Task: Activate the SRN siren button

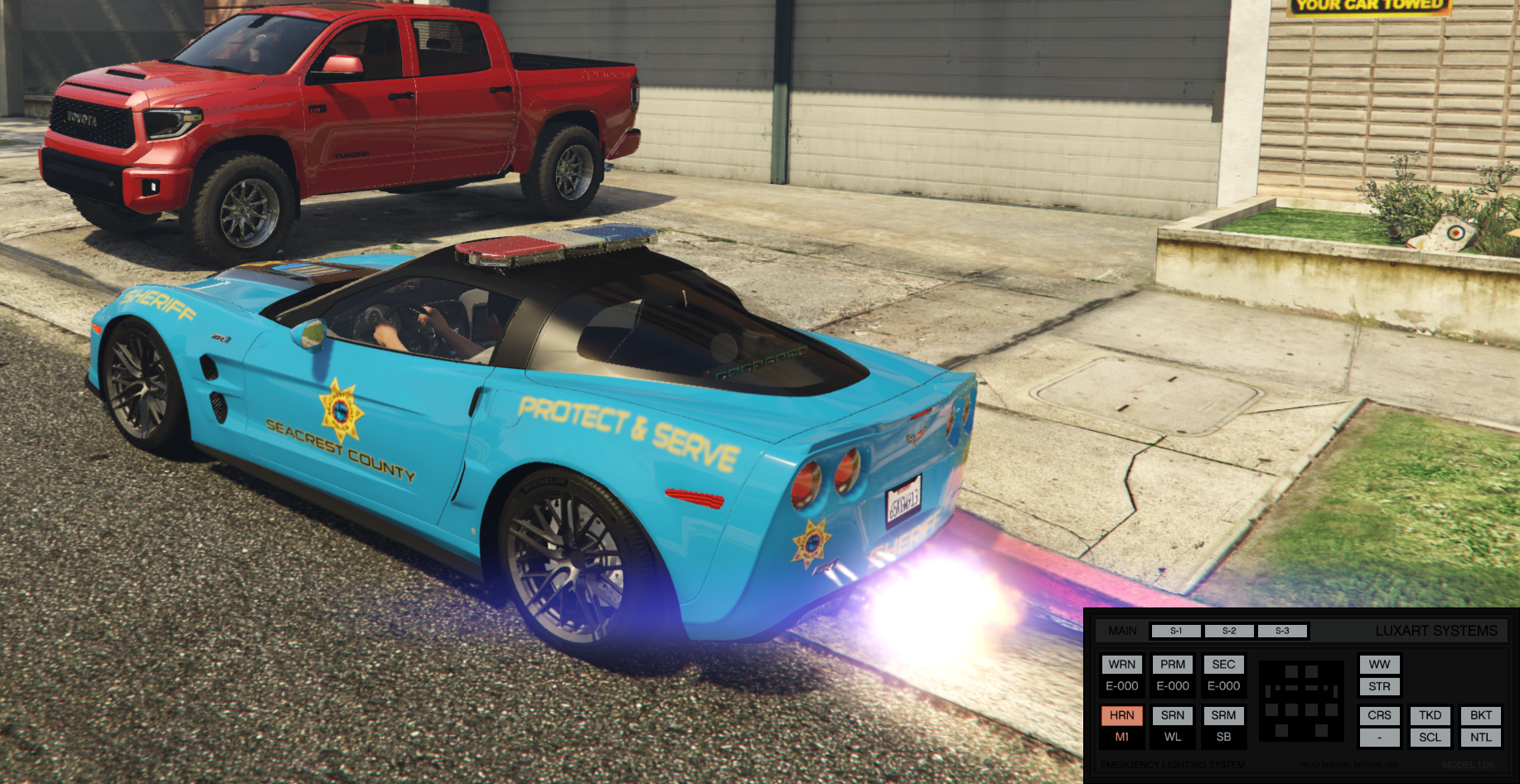Action: pos(1173,715)
